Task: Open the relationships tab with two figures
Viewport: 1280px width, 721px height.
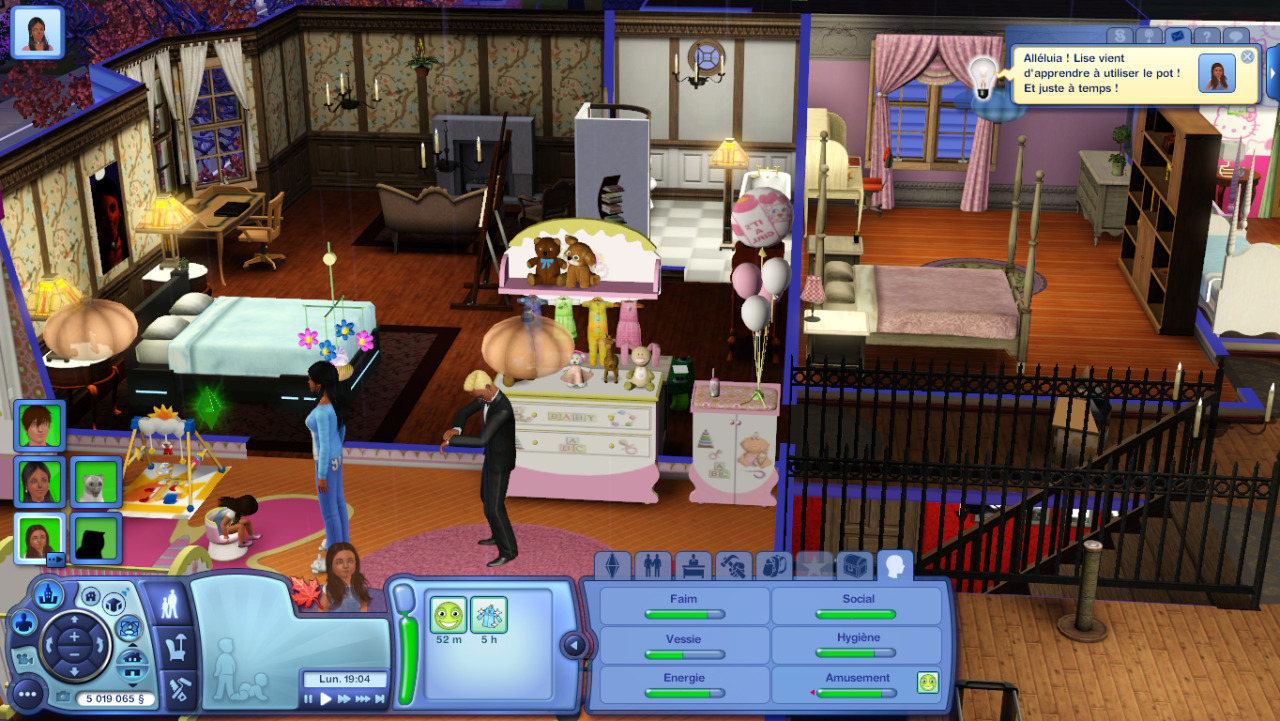Action: [x=652, y=566]
